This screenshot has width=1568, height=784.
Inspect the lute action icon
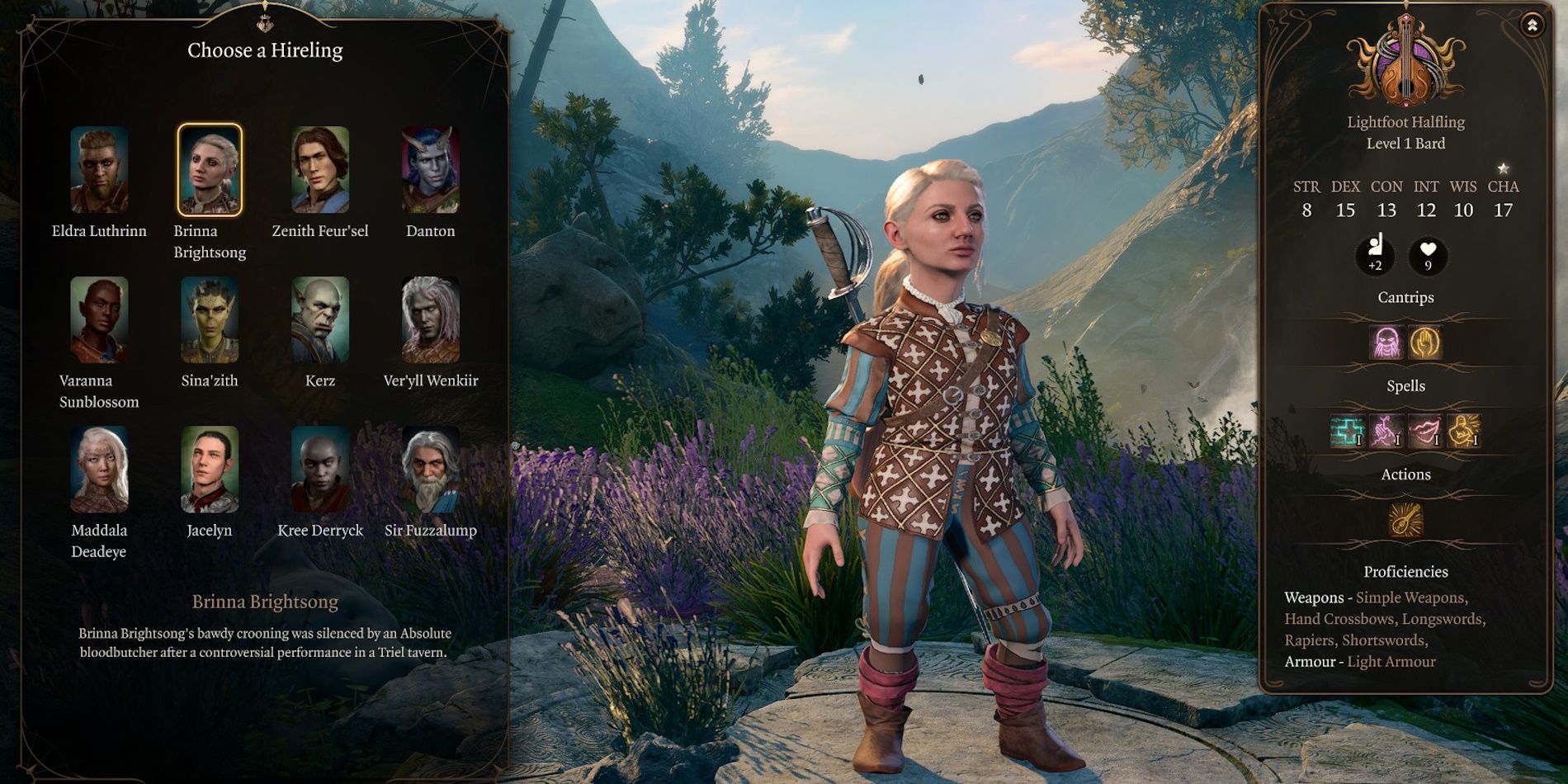coord(1405,520)
